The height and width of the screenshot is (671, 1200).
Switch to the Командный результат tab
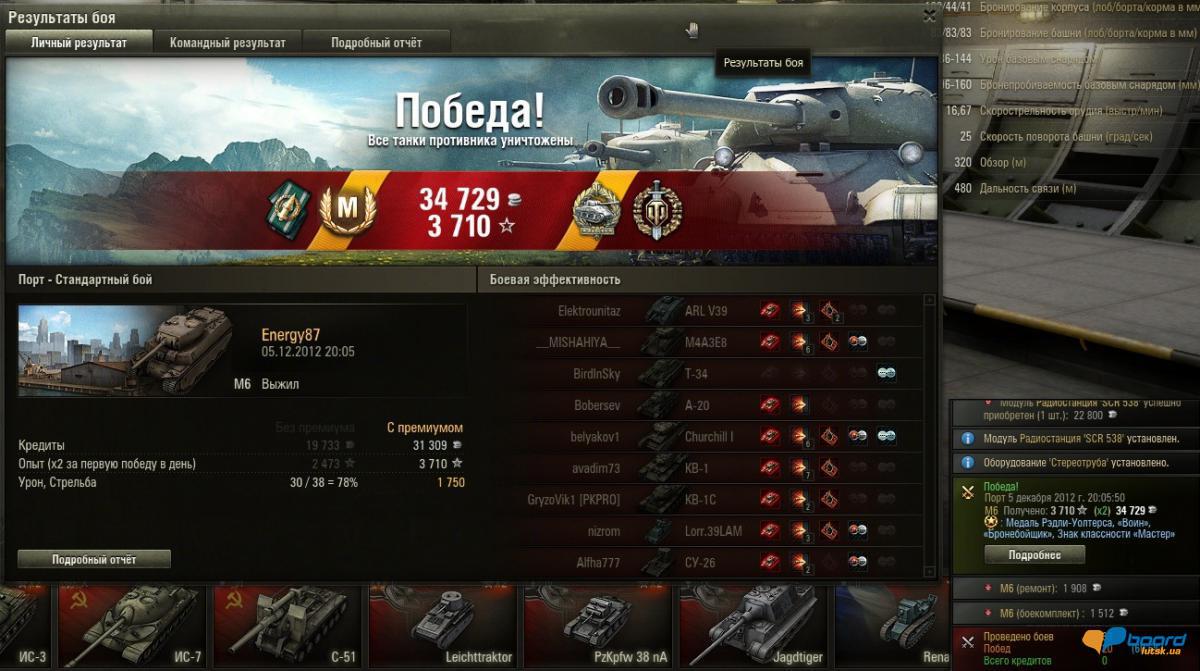pos(227,43)
